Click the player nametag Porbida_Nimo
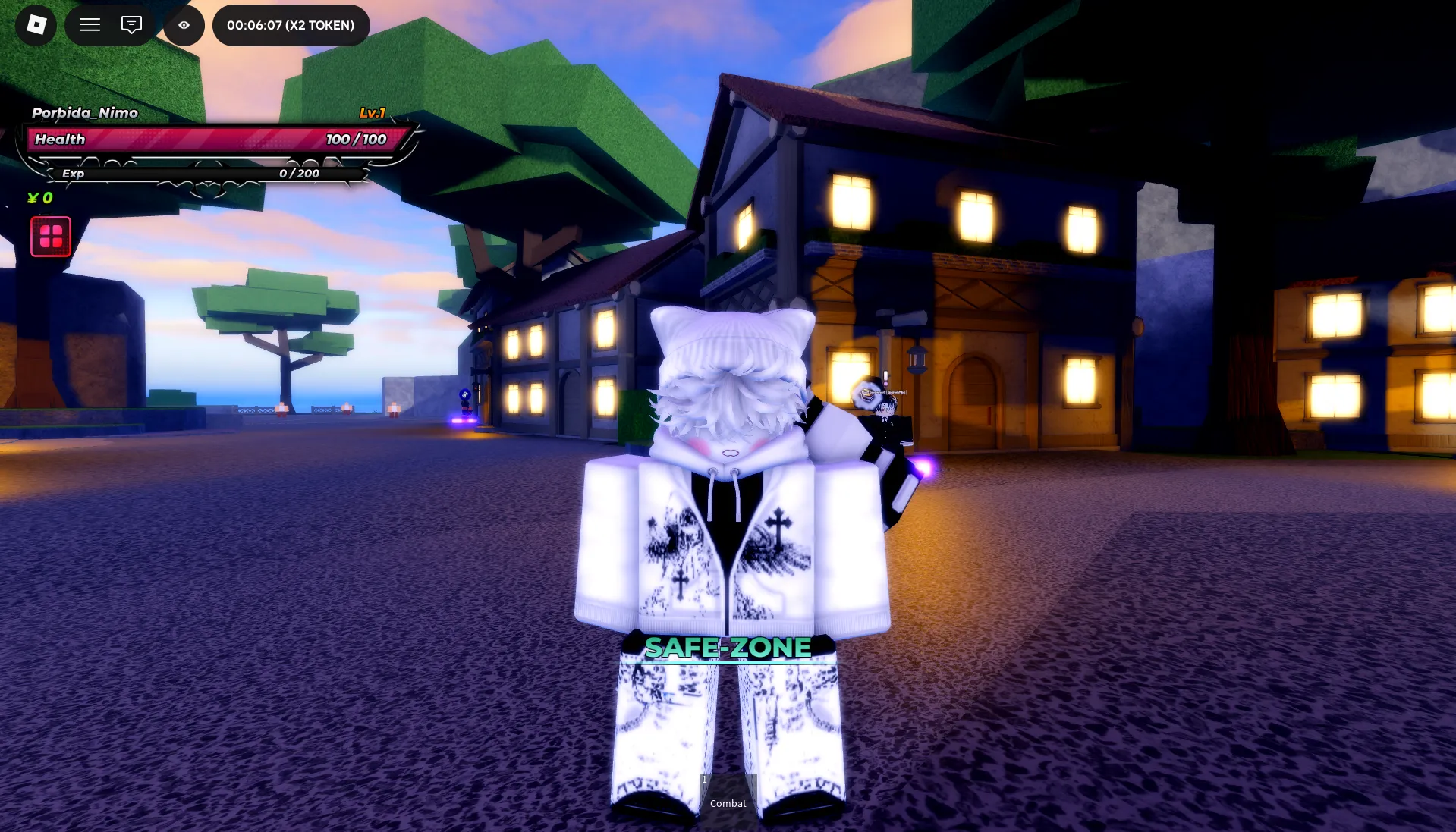This screenshot has width=1456, height=832. coord(84,112)
